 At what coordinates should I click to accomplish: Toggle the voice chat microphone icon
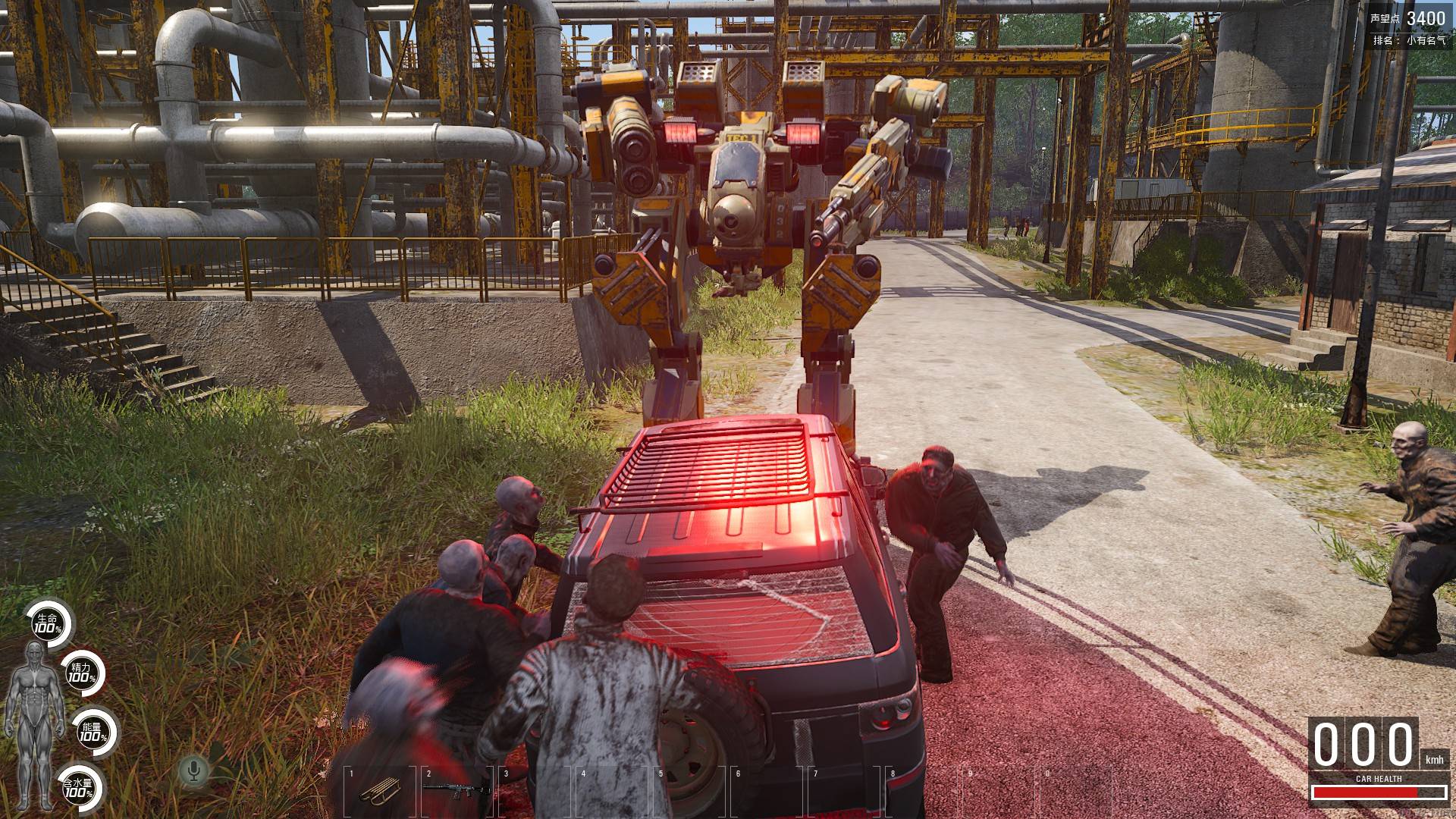[x=194, y=770]
